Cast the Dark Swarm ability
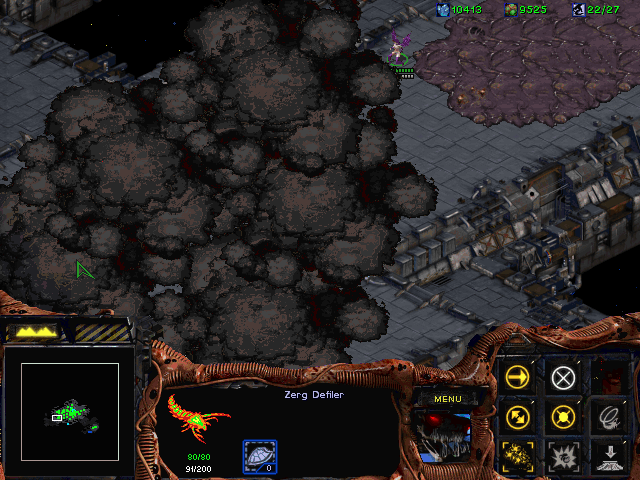The height and width of the screenshot is (480, 640). pyautogui.click(x=518, y=456)
